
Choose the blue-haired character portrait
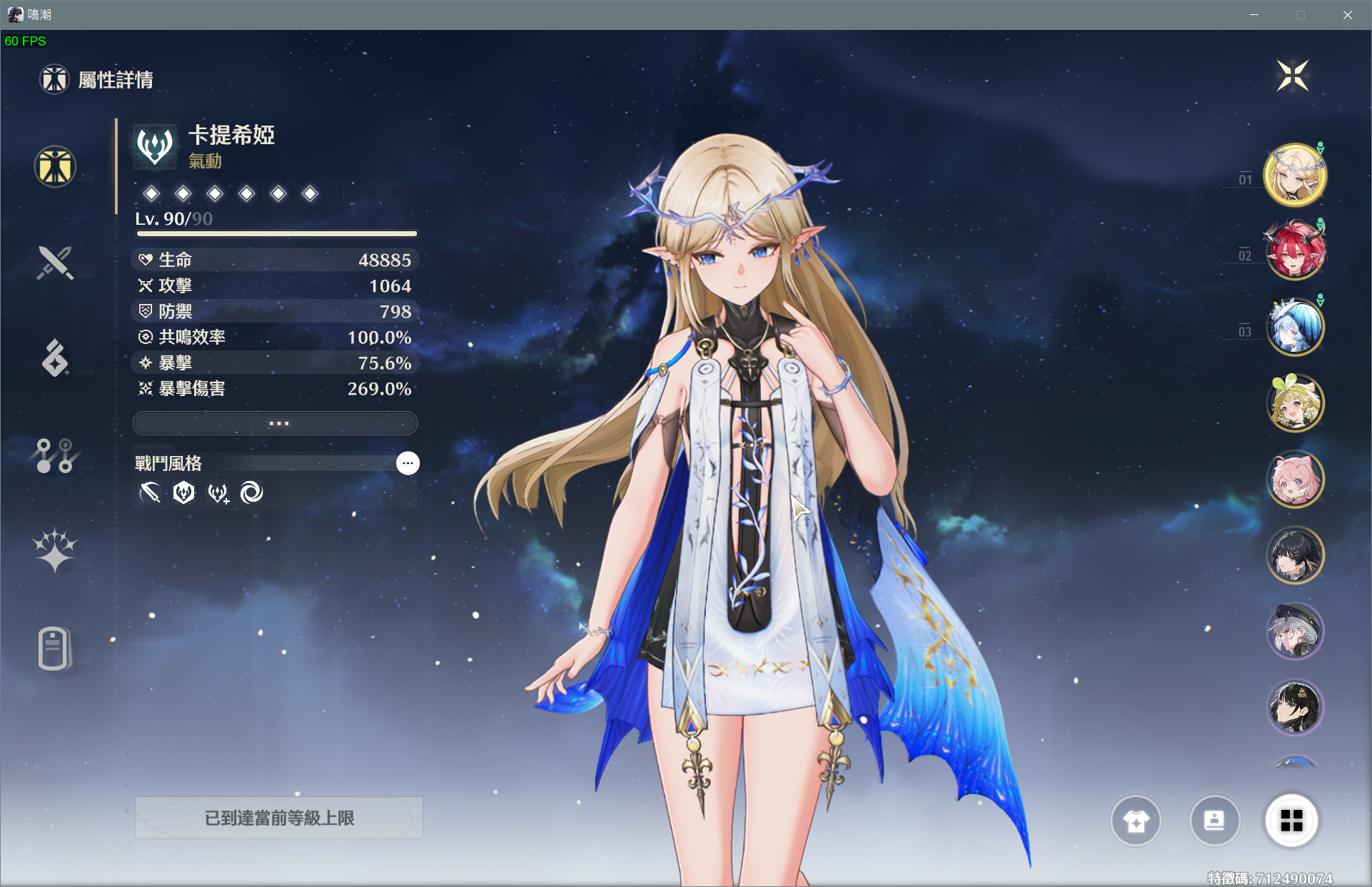[1294, 327]
